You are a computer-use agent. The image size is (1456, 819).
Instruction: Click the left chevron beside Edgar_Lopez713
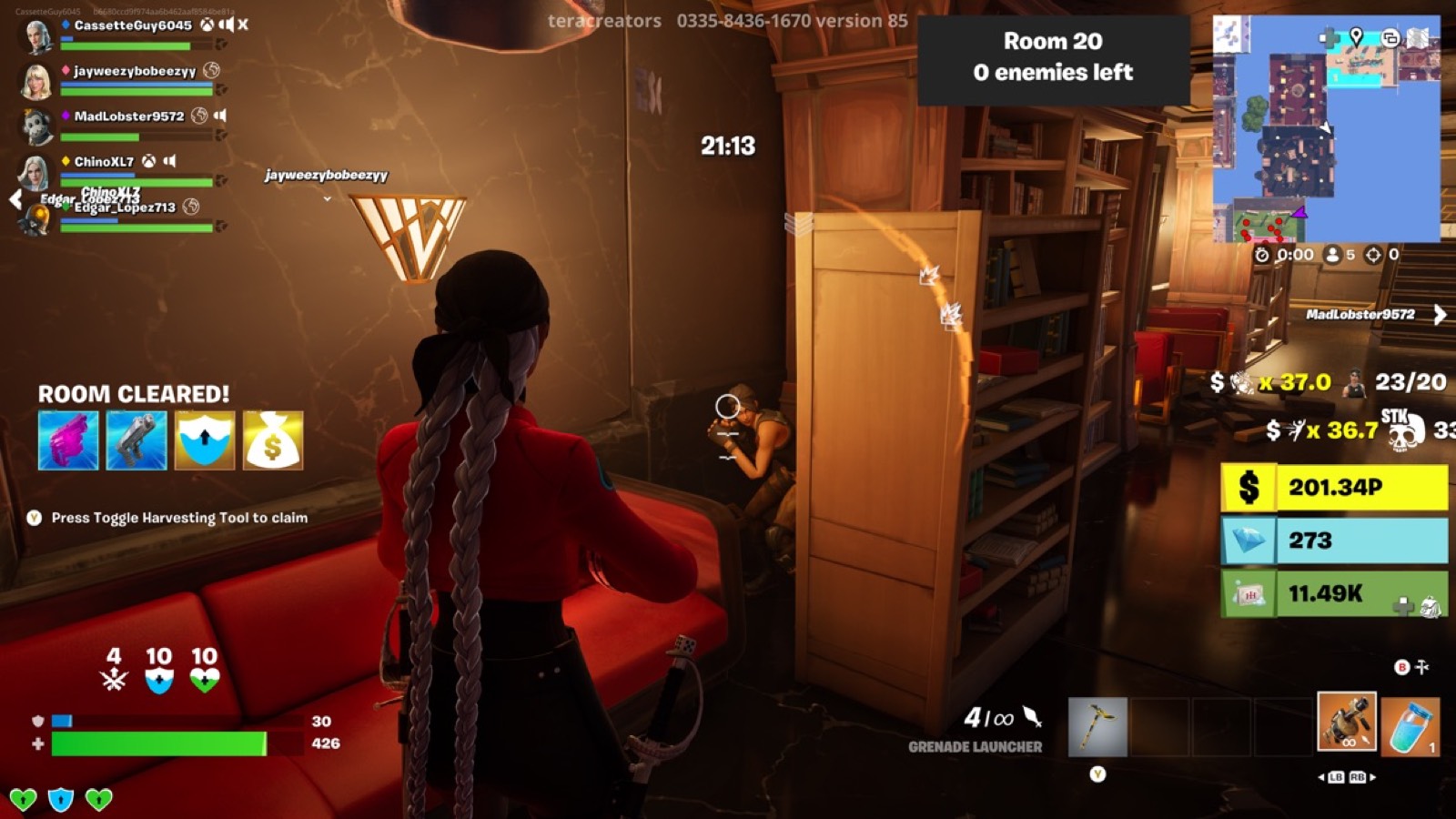(15, 198)
